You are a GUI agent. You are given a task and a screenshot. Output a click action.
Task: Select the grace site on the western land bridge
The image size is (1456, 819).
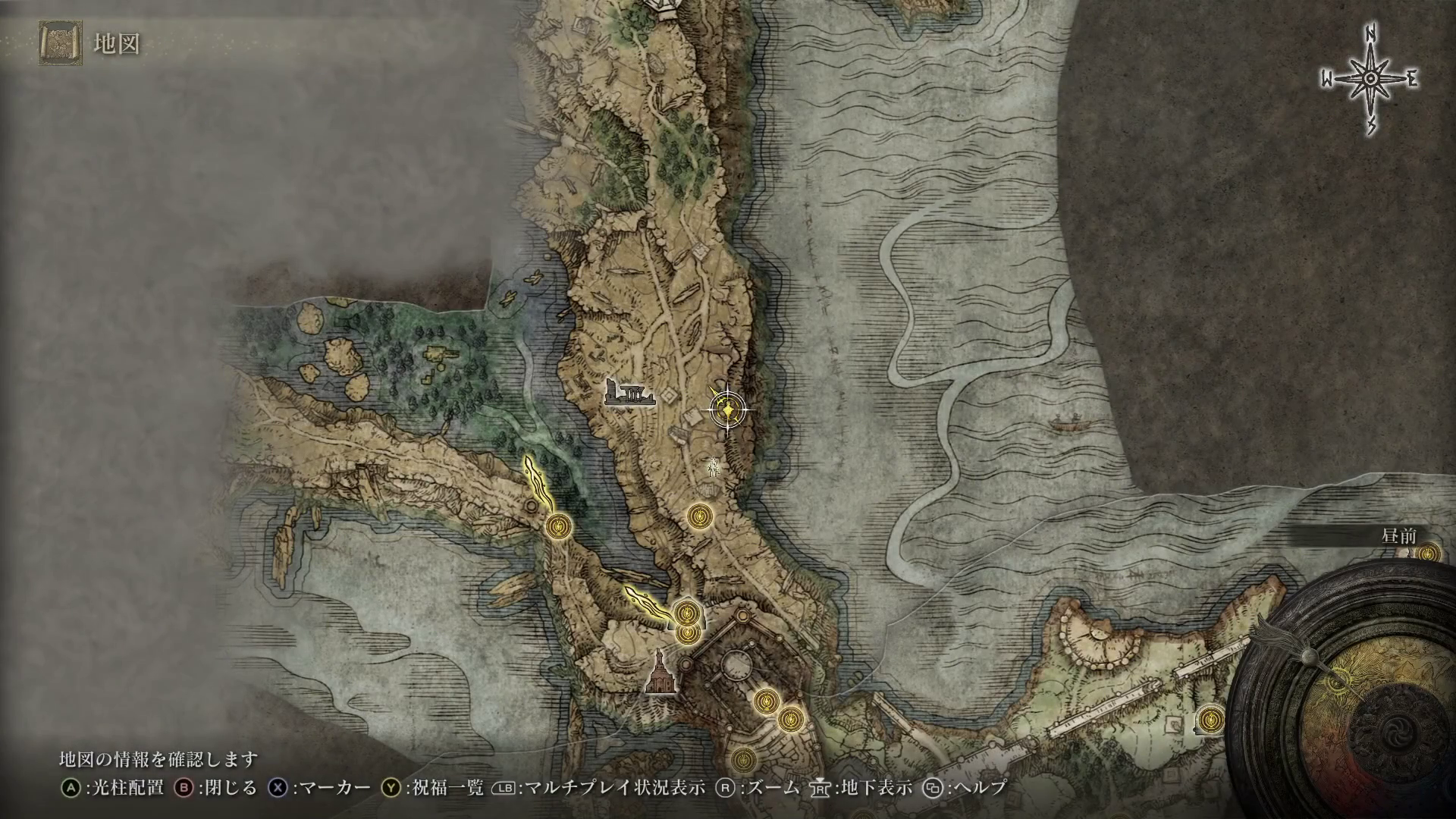pyautogui.click(x=559, y=525)
